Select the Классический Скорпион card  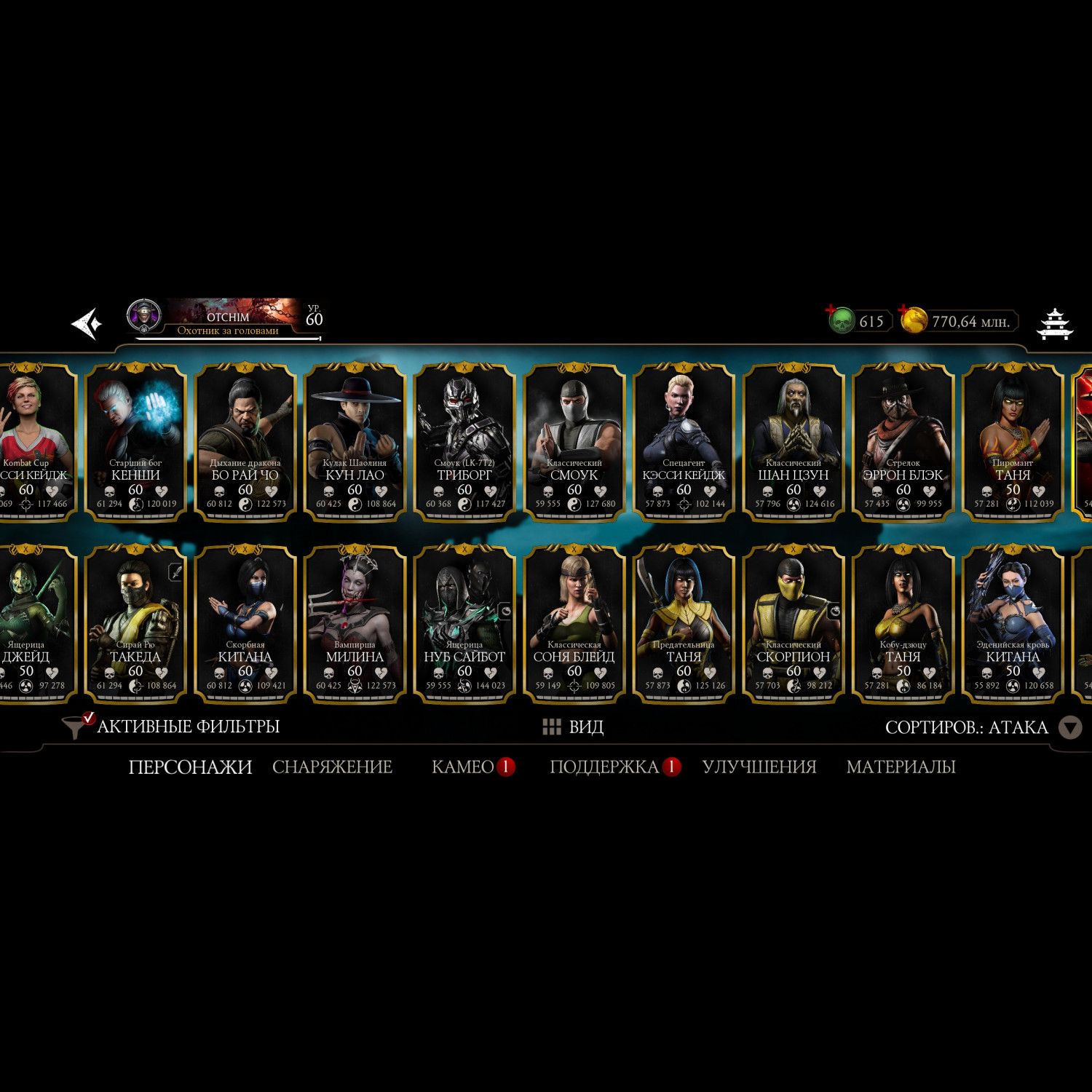(794, 623)
